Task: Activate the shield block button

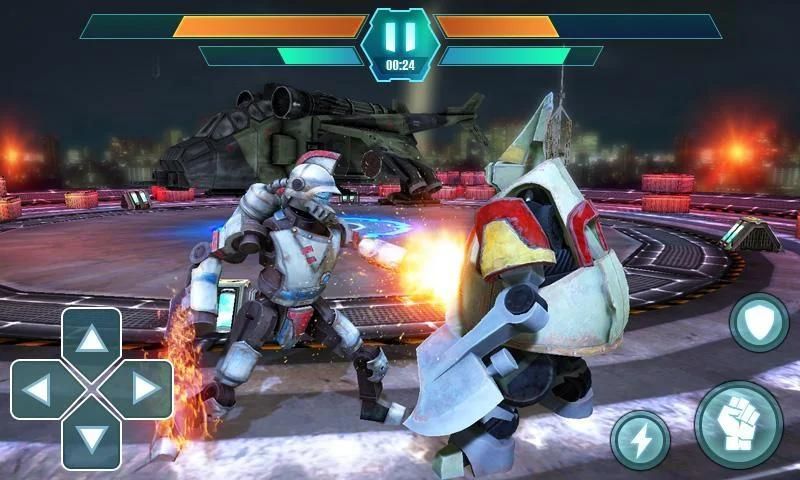Action: pyautogui.click(x=758, y=322)
